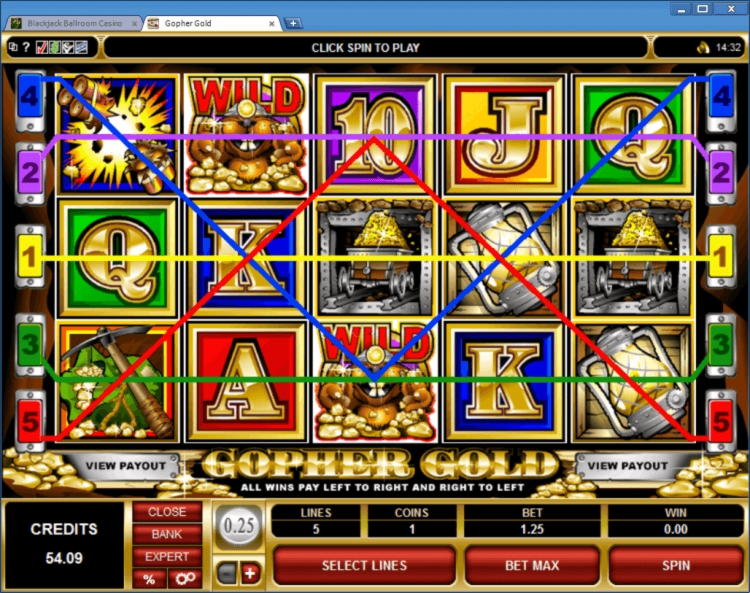Open help via the question mark icon
This screenshot has height=593, width=750.
tap(26, 47)
